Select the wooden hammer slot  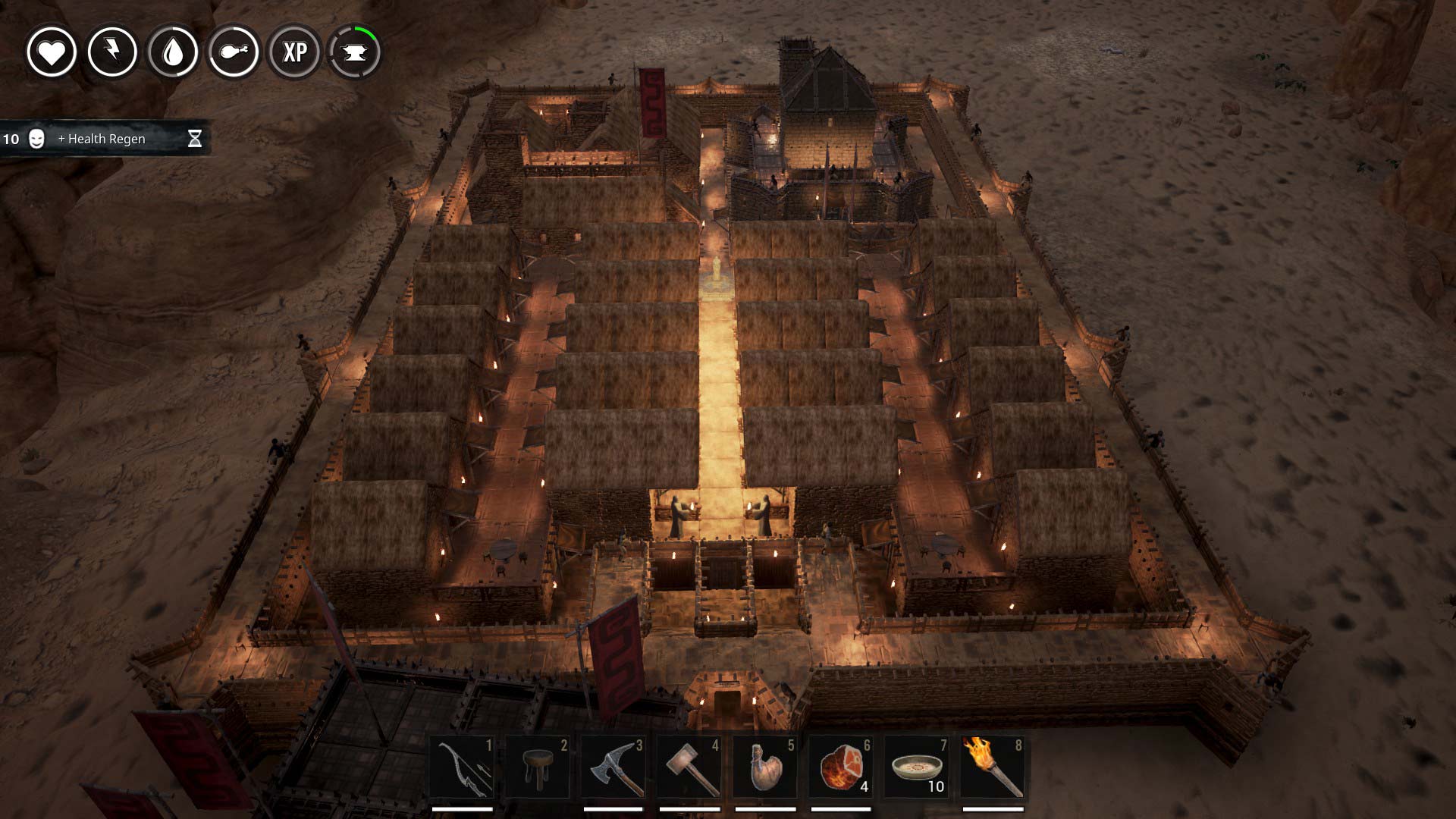click(x=689, y=767)
